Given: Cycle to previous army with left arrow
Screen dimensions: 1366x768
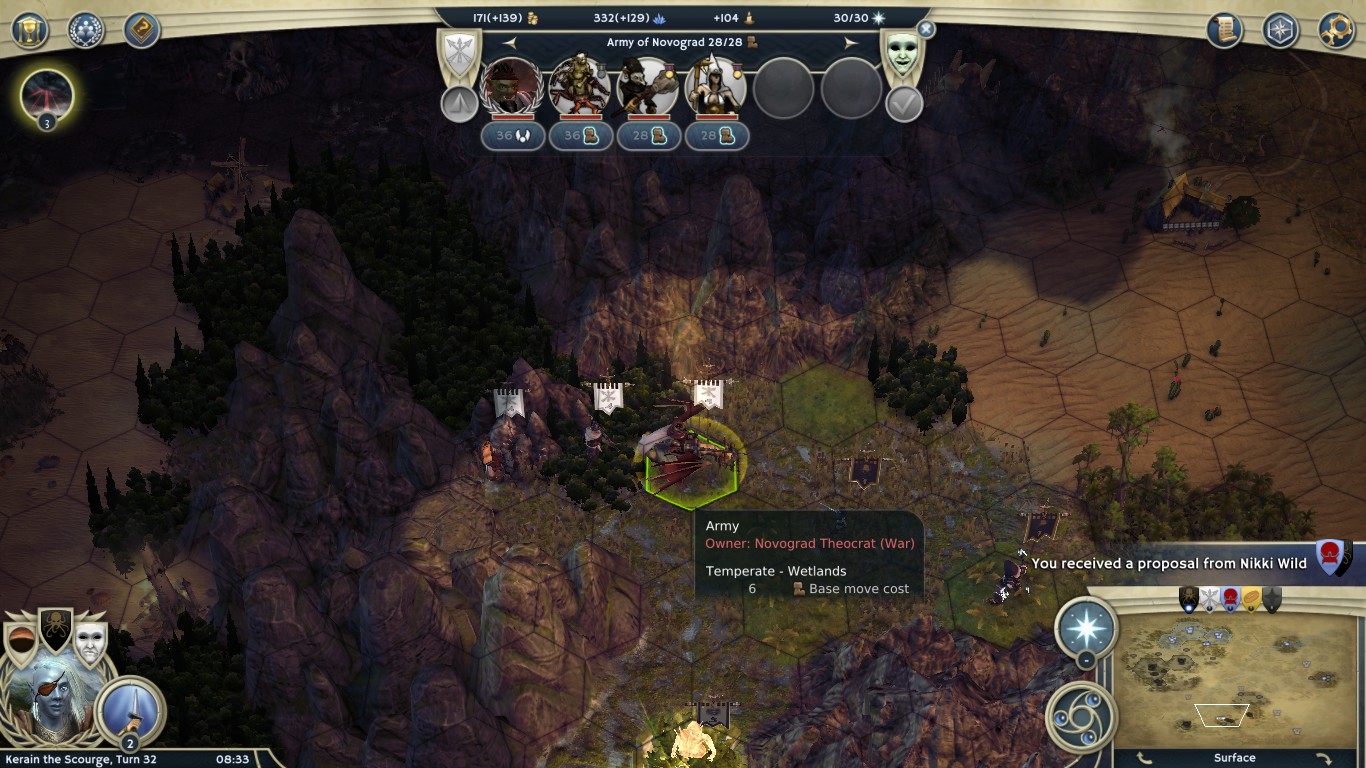Looking at the screenshot, I should click(x=509, y=43).
